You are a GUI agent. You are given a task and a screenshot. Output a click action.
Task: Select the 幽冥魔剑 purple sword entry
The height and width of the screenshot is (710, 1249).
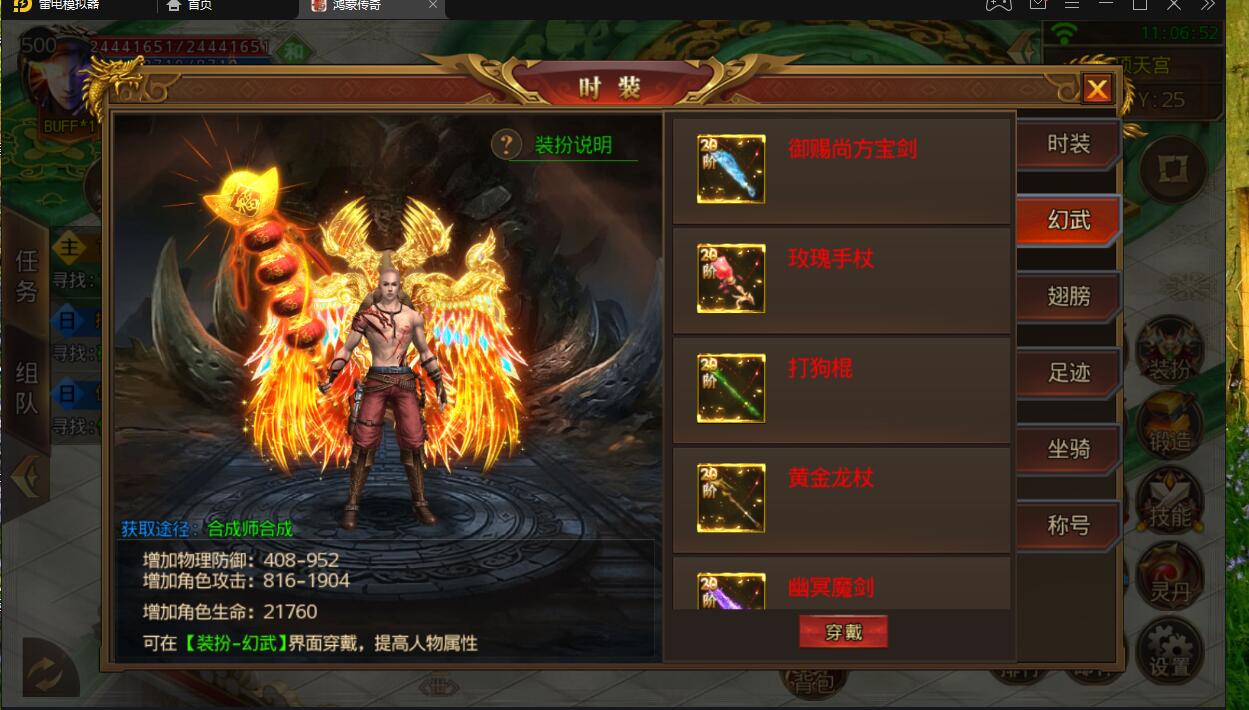tap(840, 587)
